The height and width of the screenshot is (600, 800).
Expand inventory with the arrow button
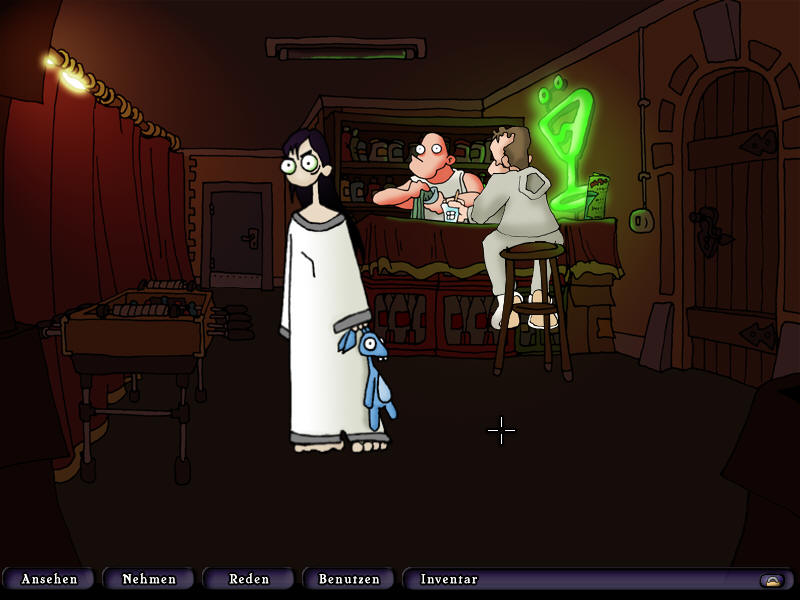[770, 580]
